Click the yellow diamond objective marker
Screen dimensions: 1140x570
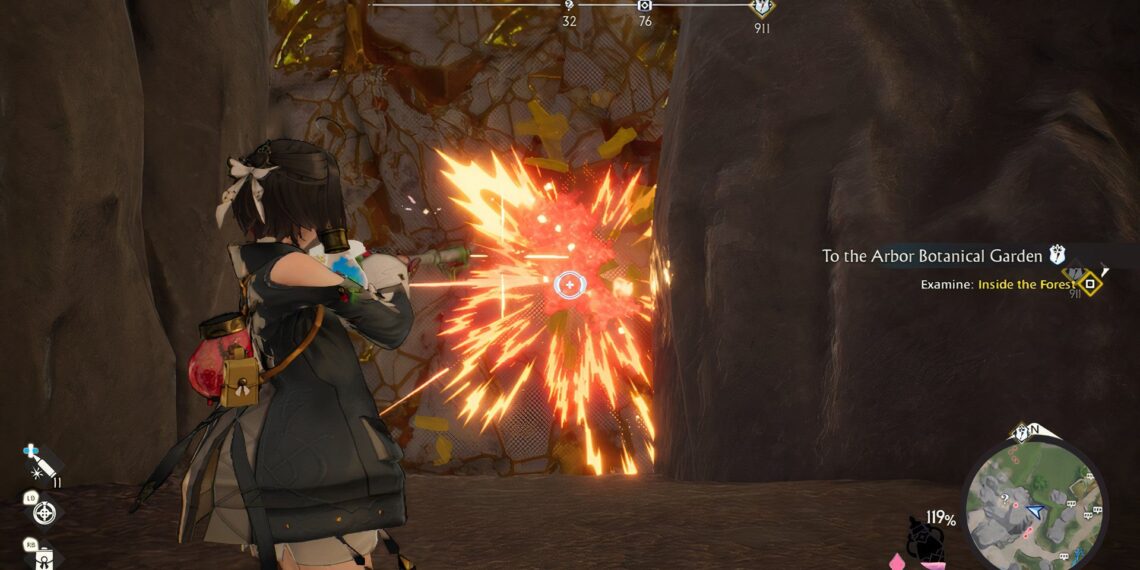pos(1090,284)
